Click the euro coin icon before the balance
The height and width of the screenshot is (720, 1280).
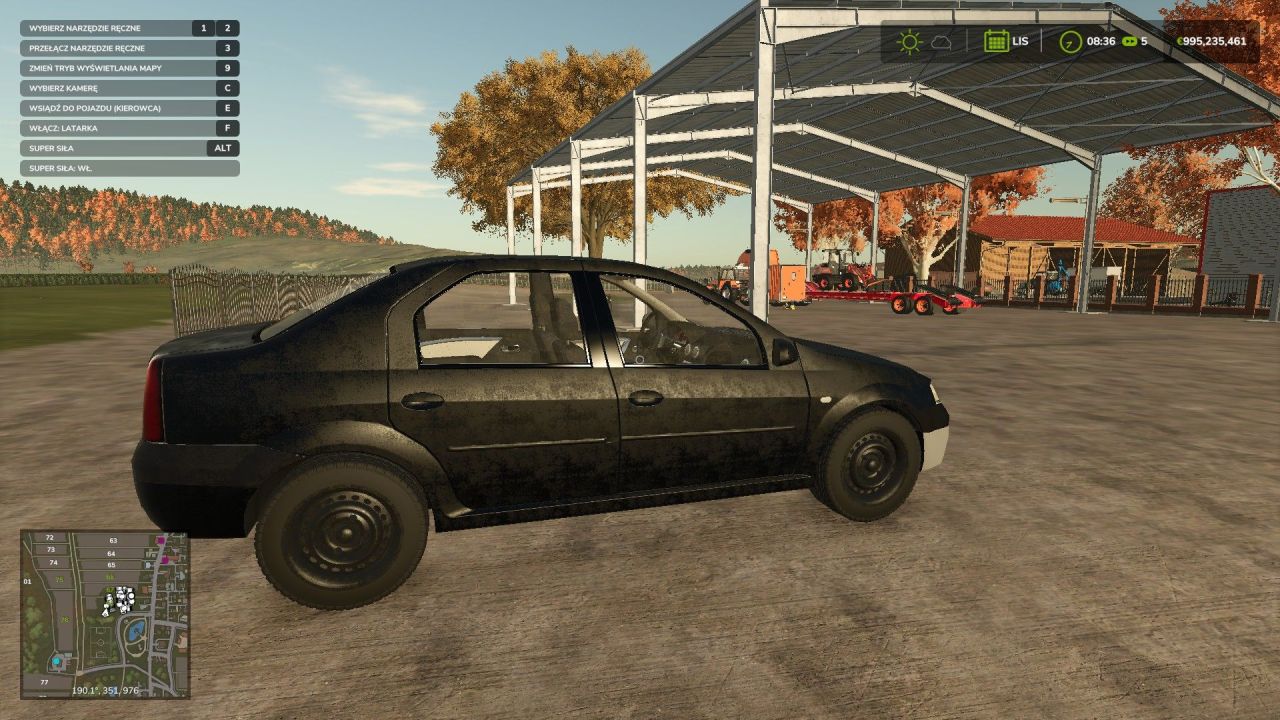pyautogui.click(x=1180, y=42)
